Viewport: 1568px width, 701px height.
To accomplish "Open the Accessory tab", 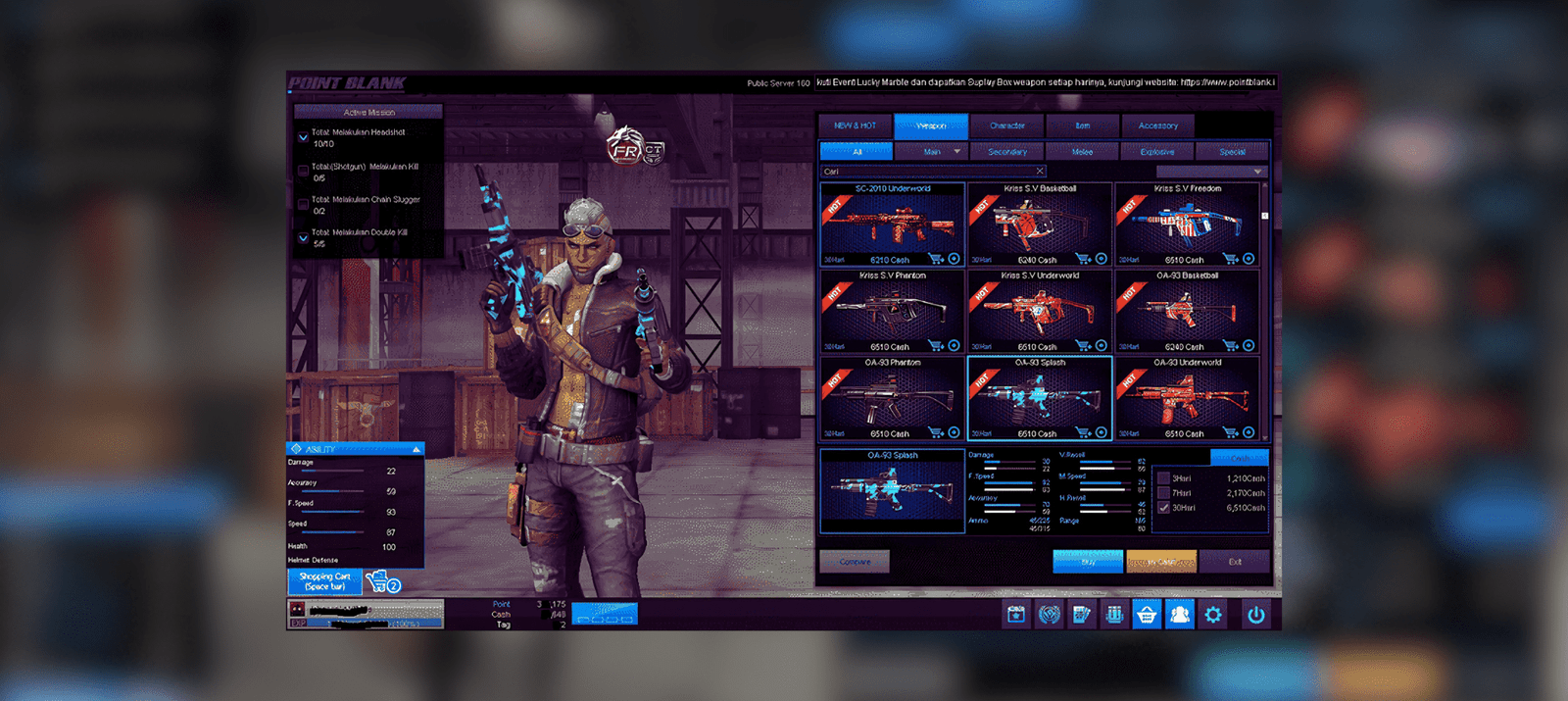I will pos(1157,125).
